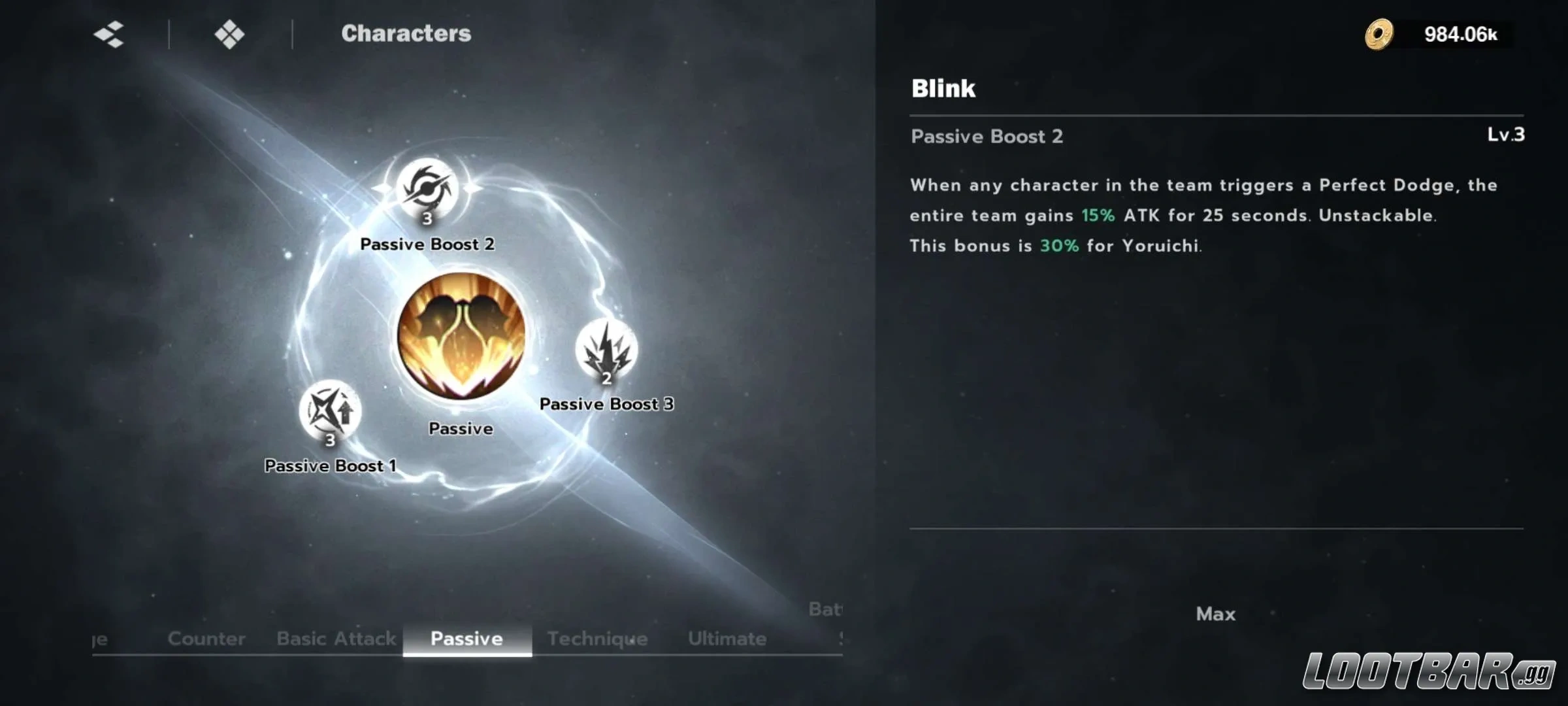Open the Ultimate tab
The height and width of the screenshot is (706, 1568).
click(727, 638)
